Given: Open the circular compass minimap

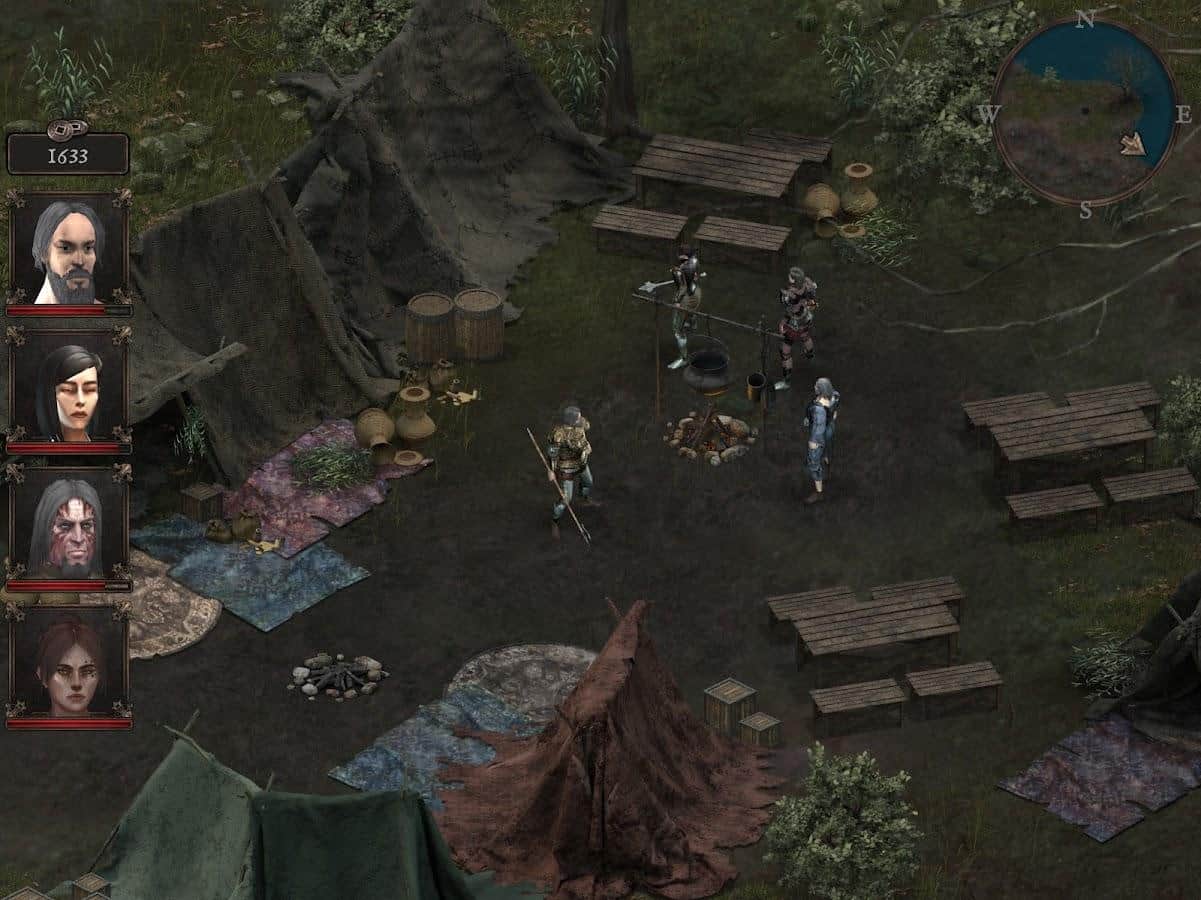Looking at the screenshot, I should pyautogui.click(x=1085, y=111).
